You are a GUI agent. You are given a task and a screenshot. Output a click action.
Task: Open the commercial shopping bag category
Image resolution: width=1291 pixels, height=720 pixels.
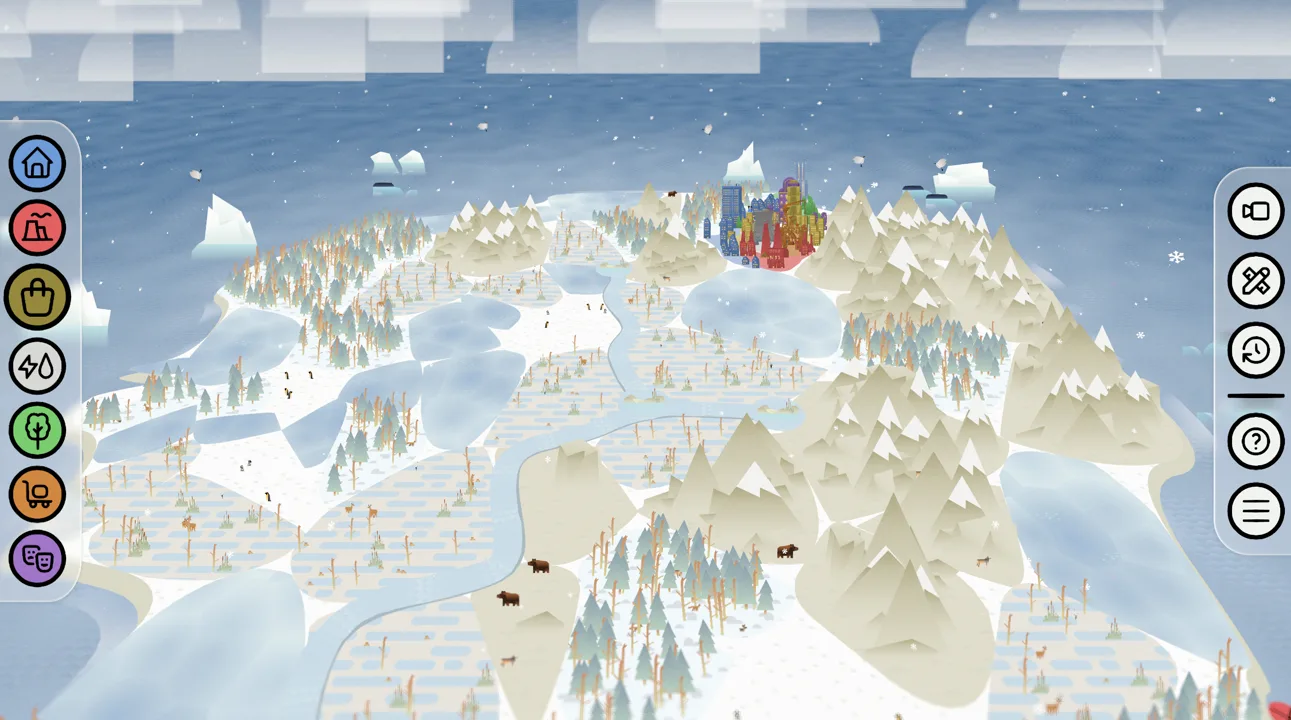click(36, 296)
